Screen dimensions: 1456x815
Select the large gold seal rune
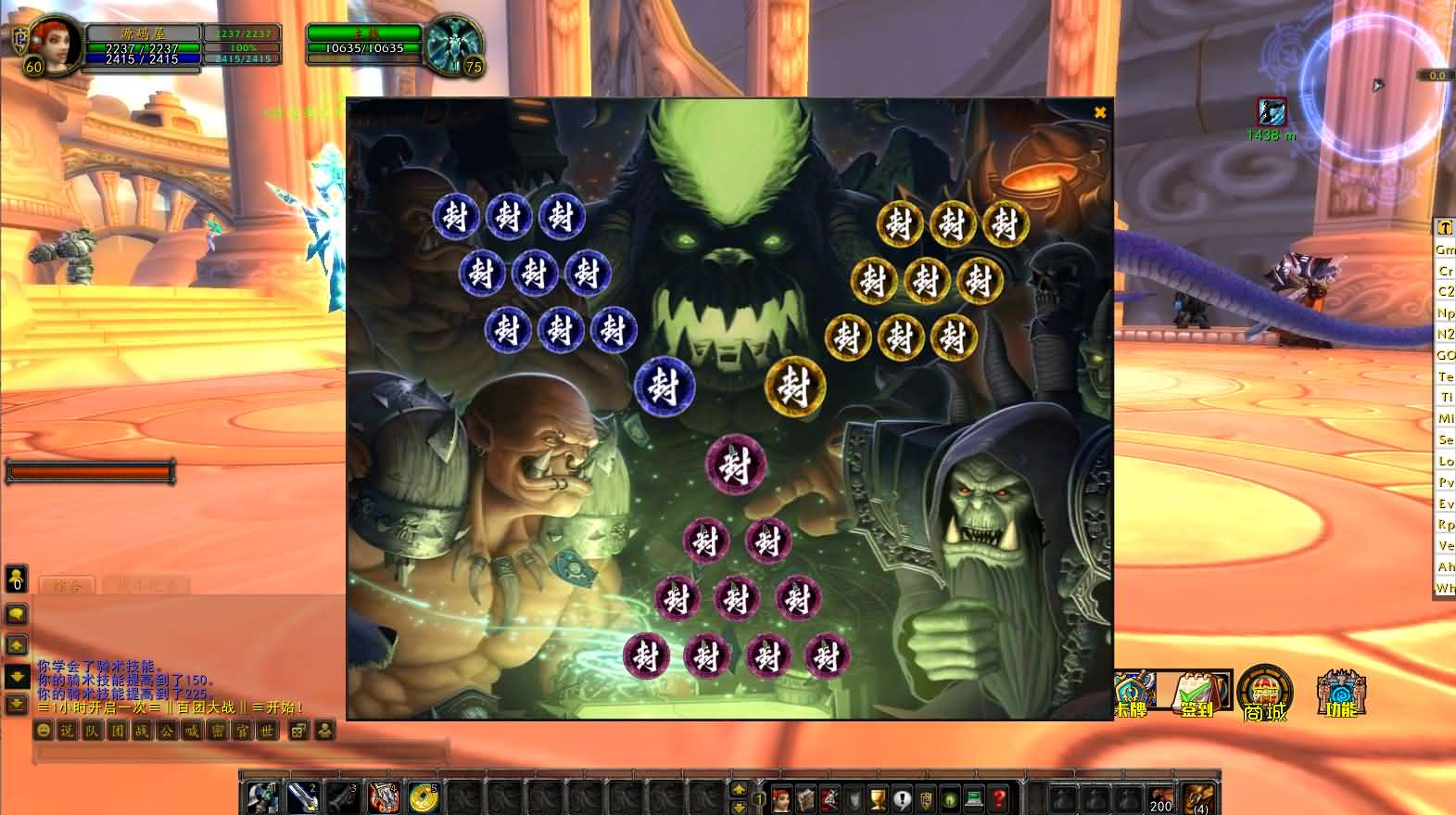point(794,386)
